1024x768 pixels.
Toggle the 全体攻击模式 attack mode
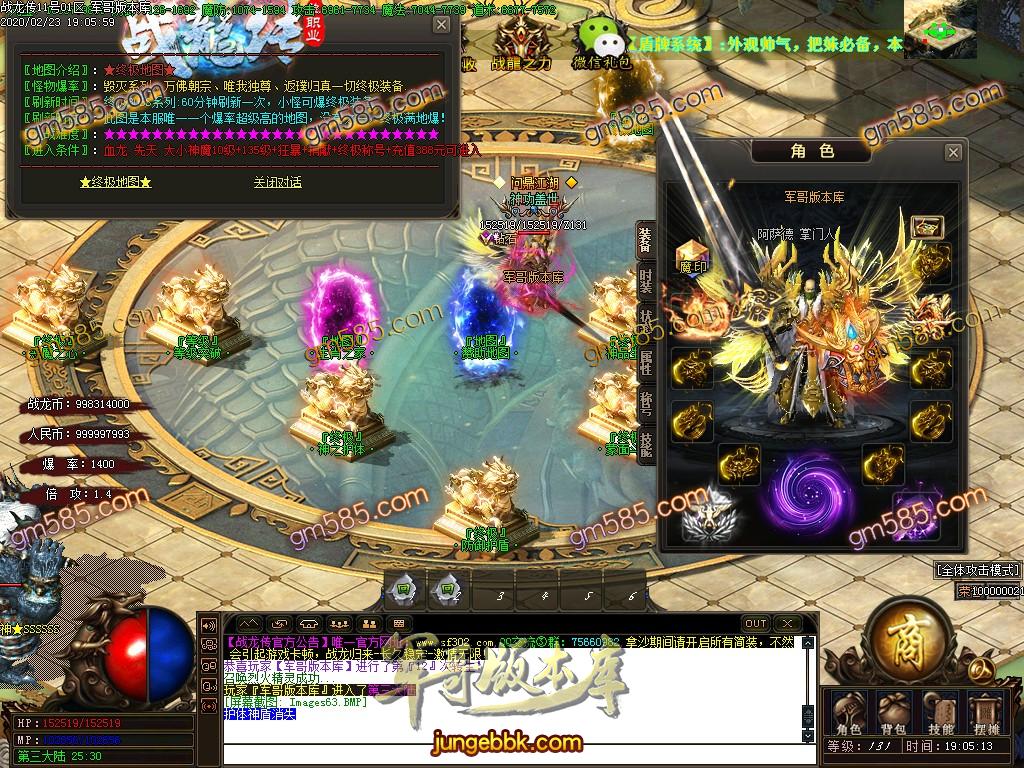coord(977,570)
